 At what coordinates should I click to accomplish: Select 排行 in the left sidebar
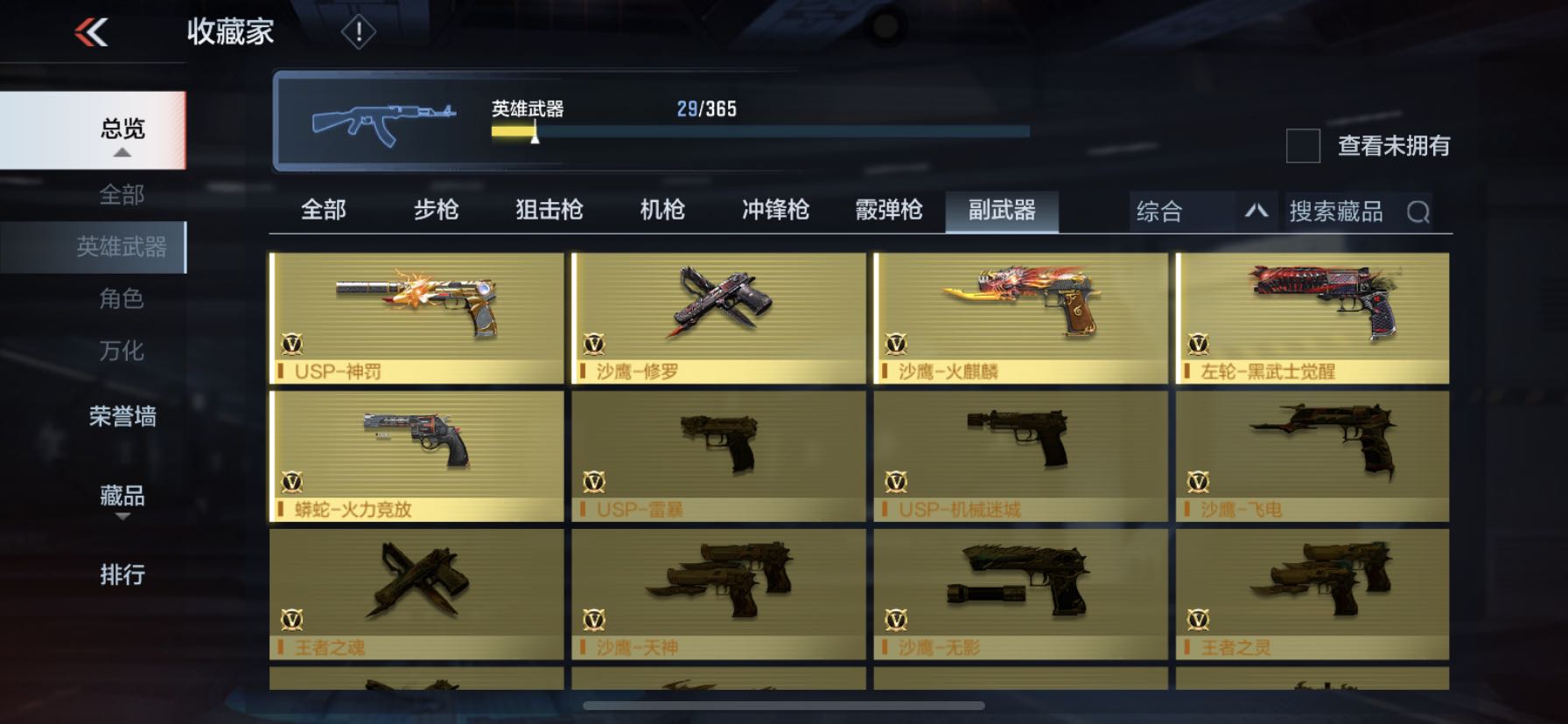click(121, 574)
